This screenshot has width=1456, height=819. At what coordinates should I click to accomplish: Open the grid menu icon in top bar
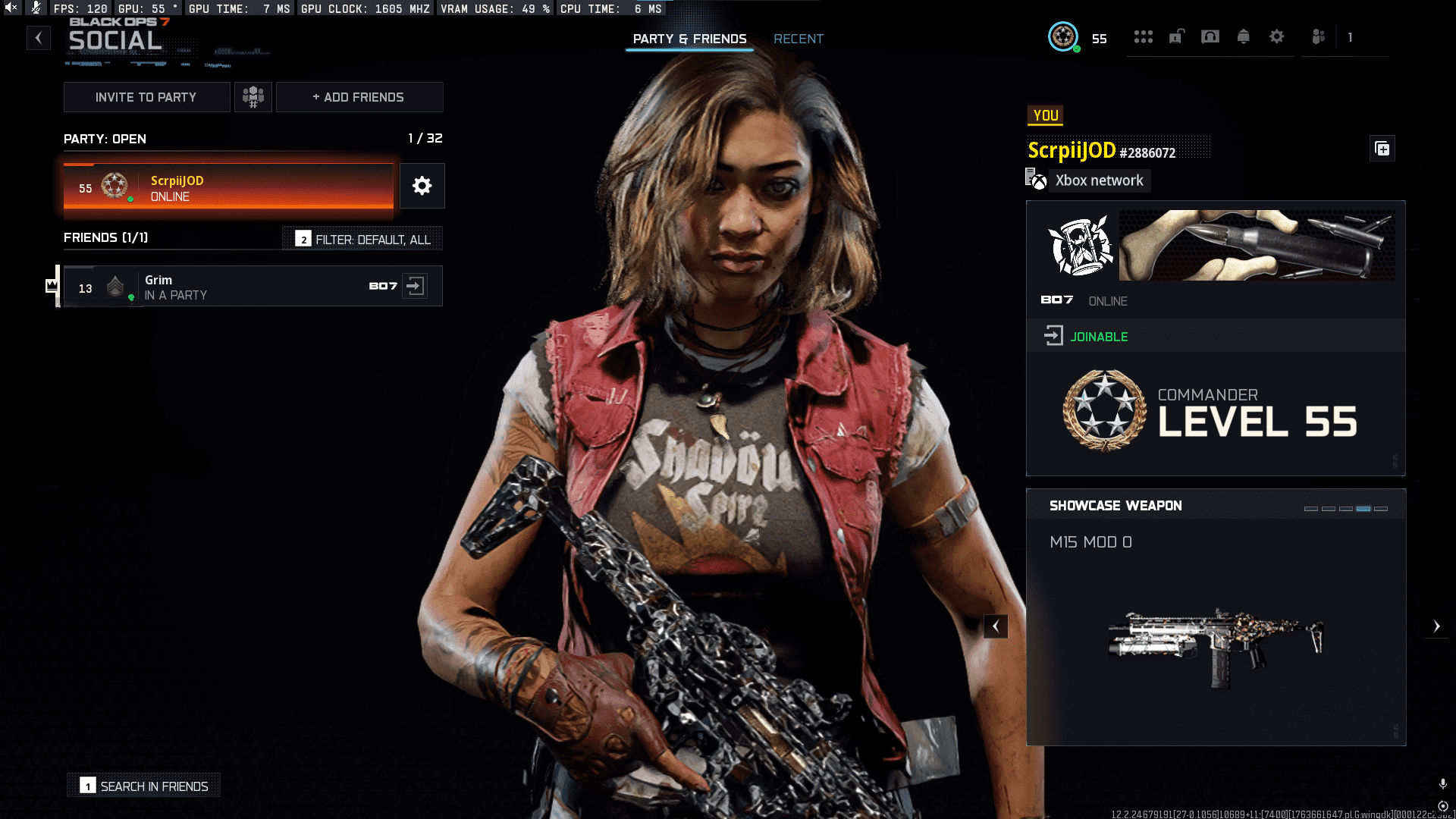[x=1144, y=36]
